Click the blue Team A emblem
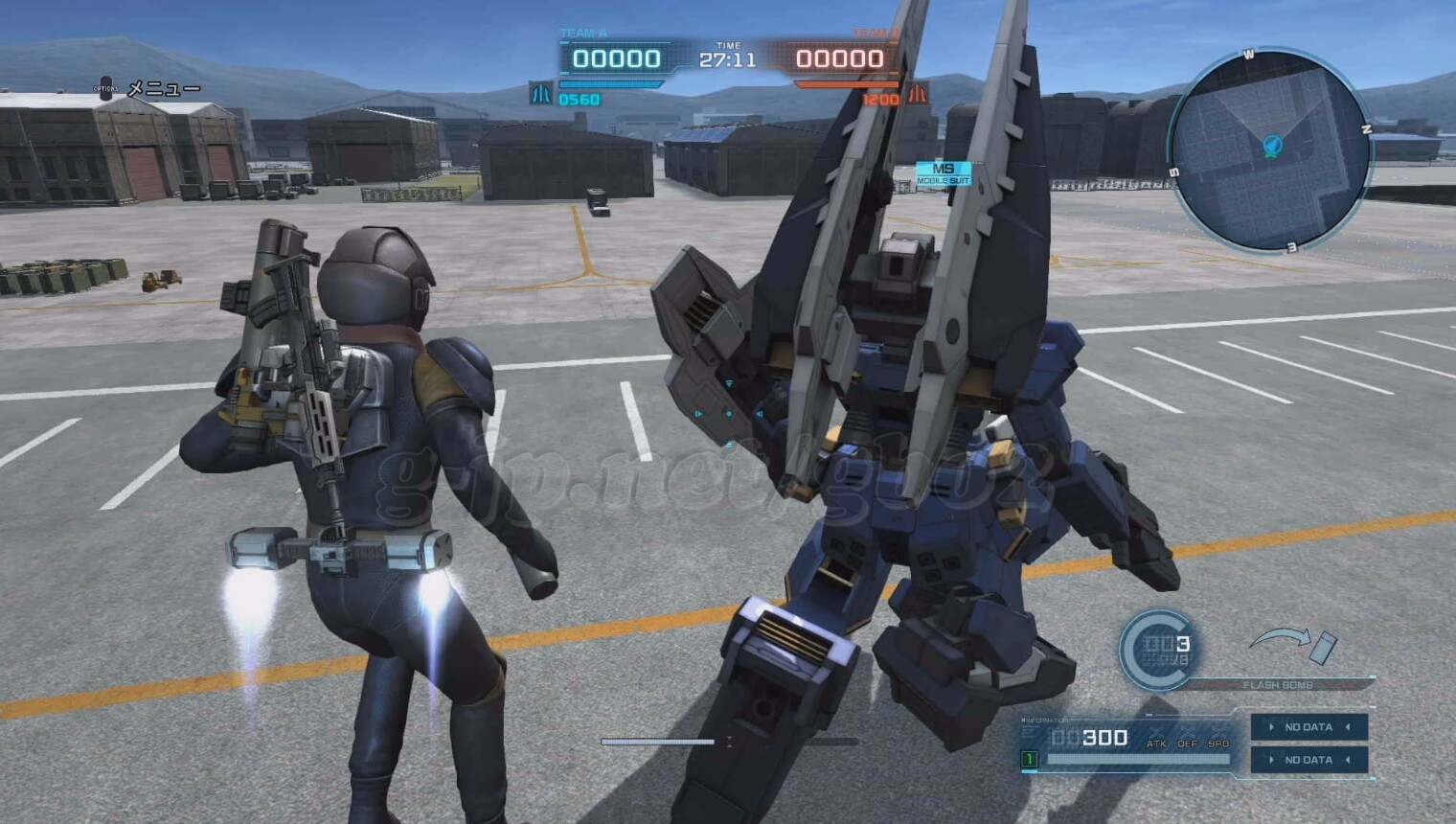 point(540,94)
